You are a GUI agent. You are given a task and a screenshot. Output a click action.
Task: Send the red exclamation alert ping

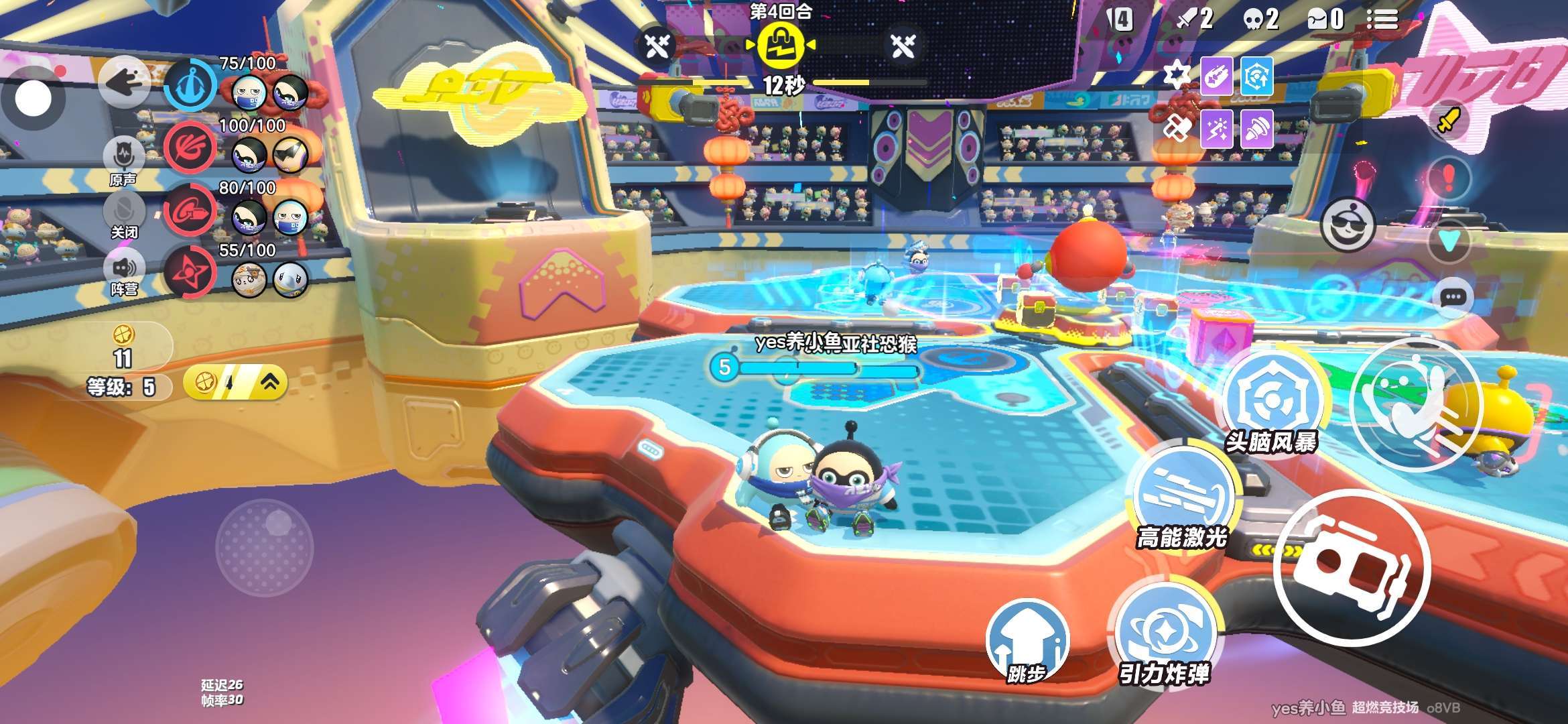(1449, 177)
